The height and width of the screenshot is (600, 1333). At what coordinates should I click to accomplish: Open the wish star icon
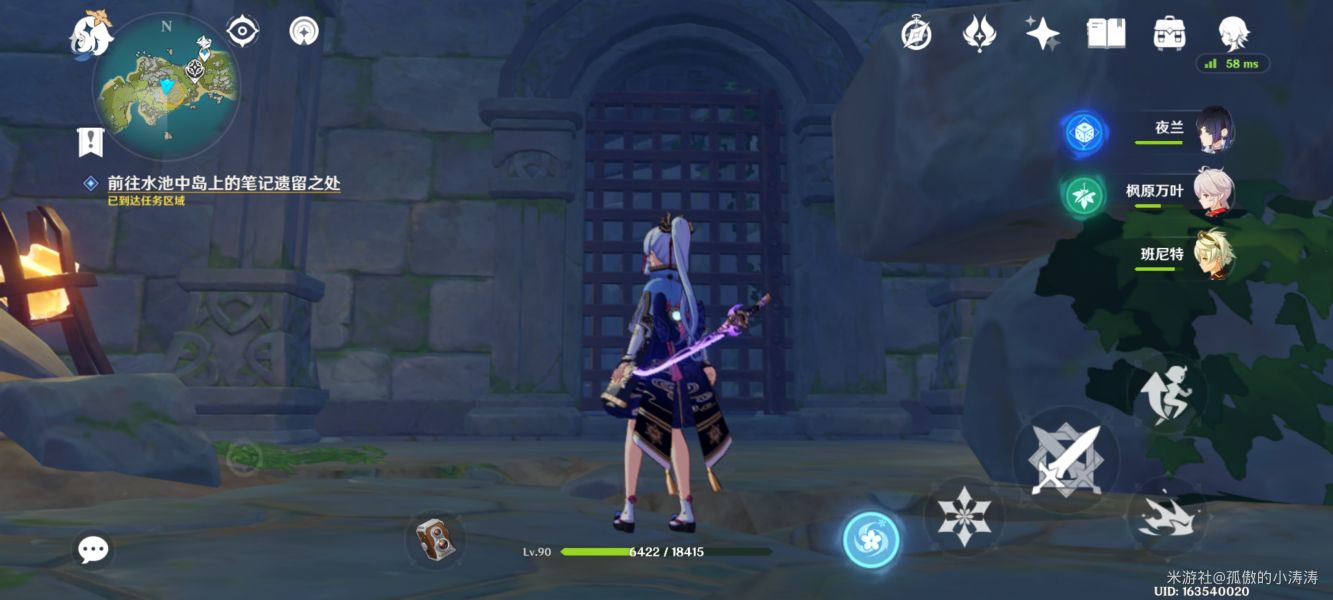[1042, 34]
